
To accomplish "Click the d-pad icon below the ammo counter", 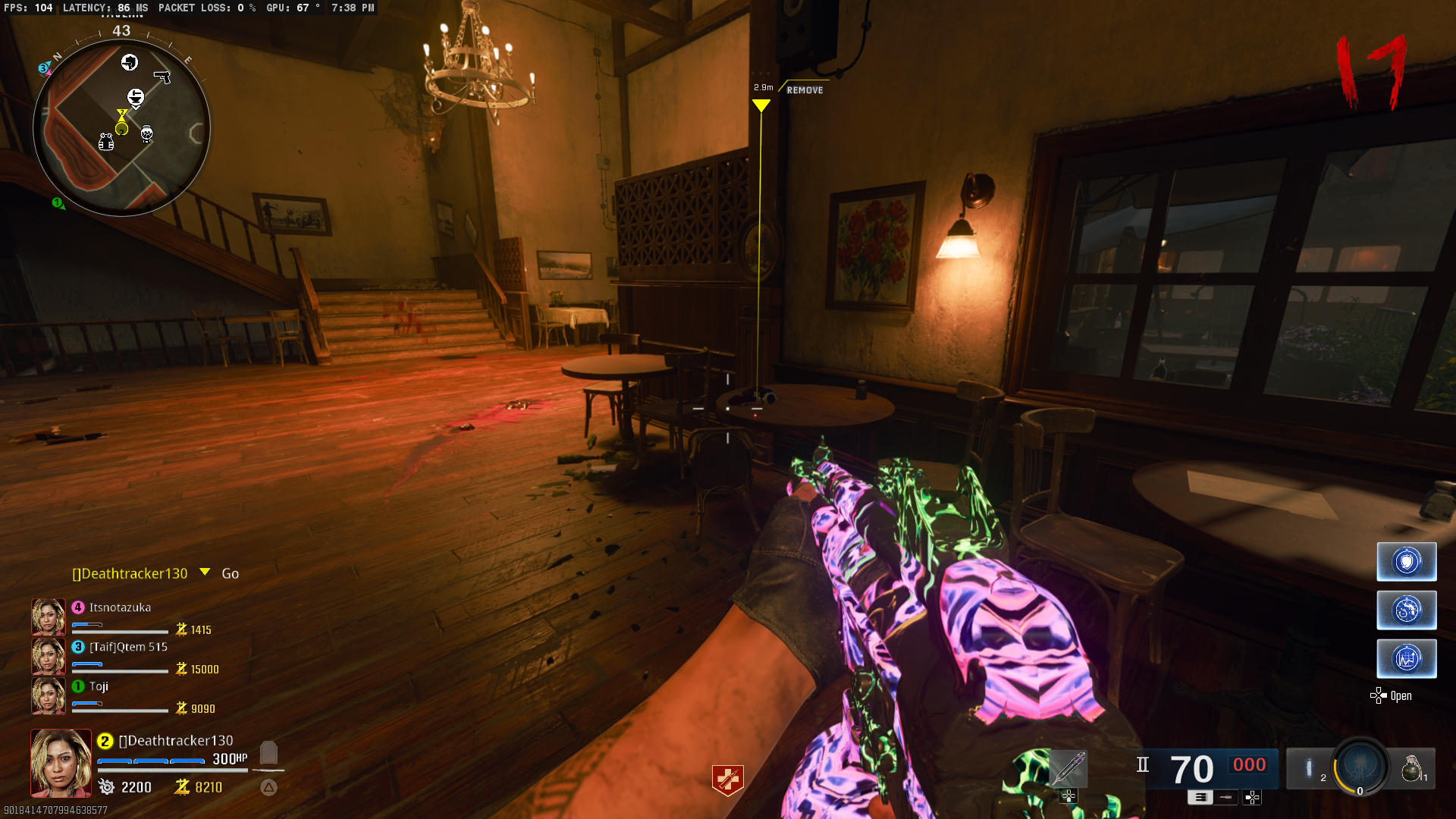I will click(x=1251, y=798).
